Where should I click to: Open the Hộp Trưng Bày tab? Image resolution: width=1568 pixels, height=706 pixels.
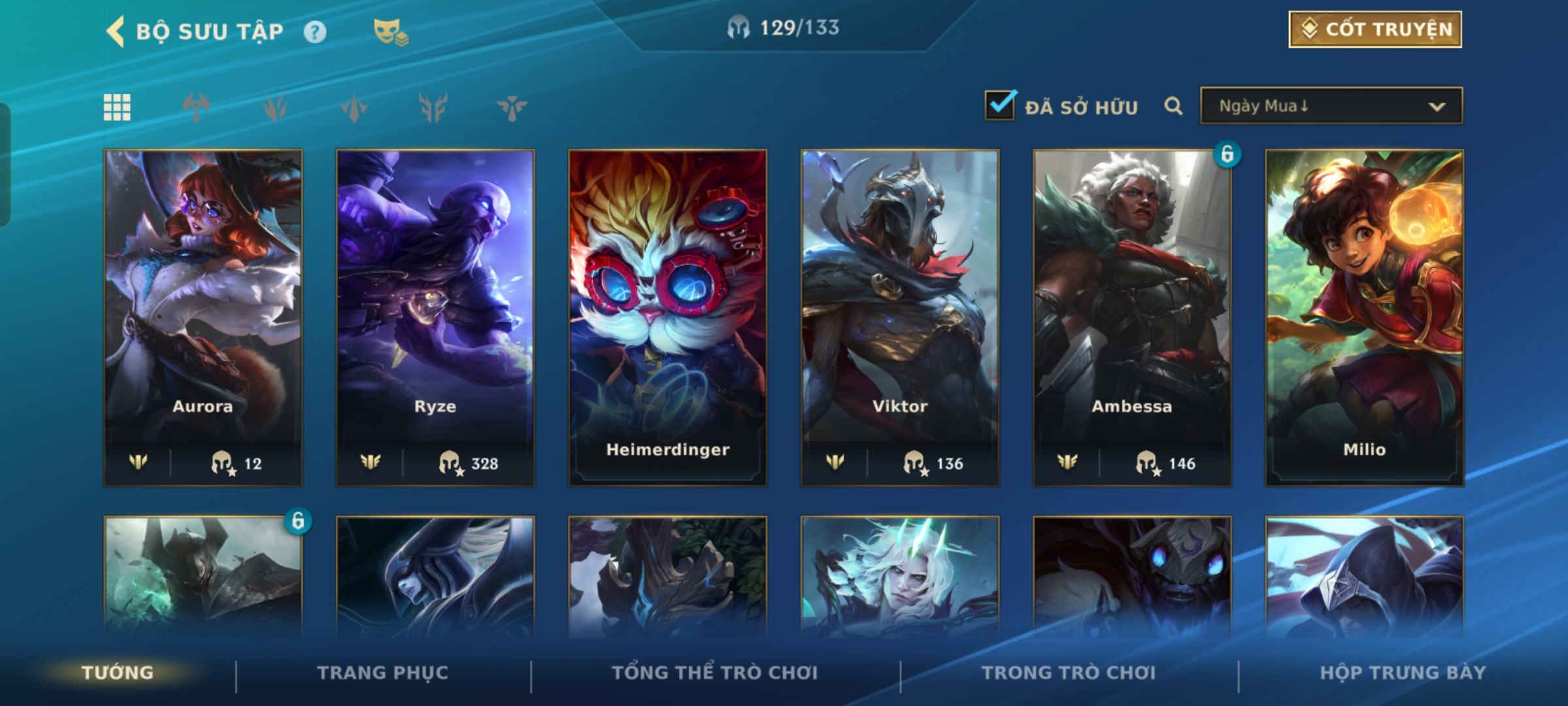[1402, 673]
